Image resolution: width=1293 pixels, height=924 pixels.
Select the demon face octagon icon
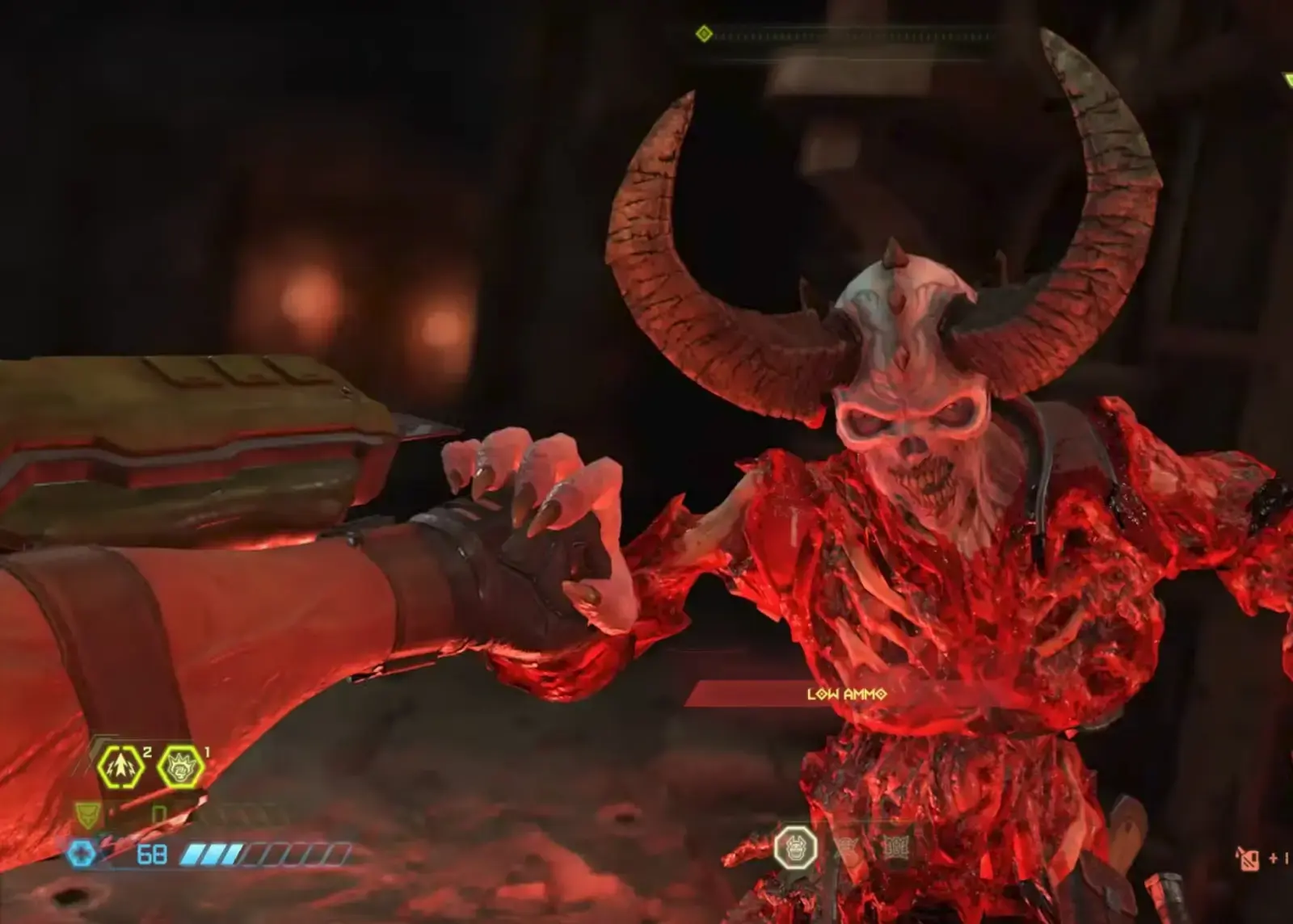click(795, 848)
